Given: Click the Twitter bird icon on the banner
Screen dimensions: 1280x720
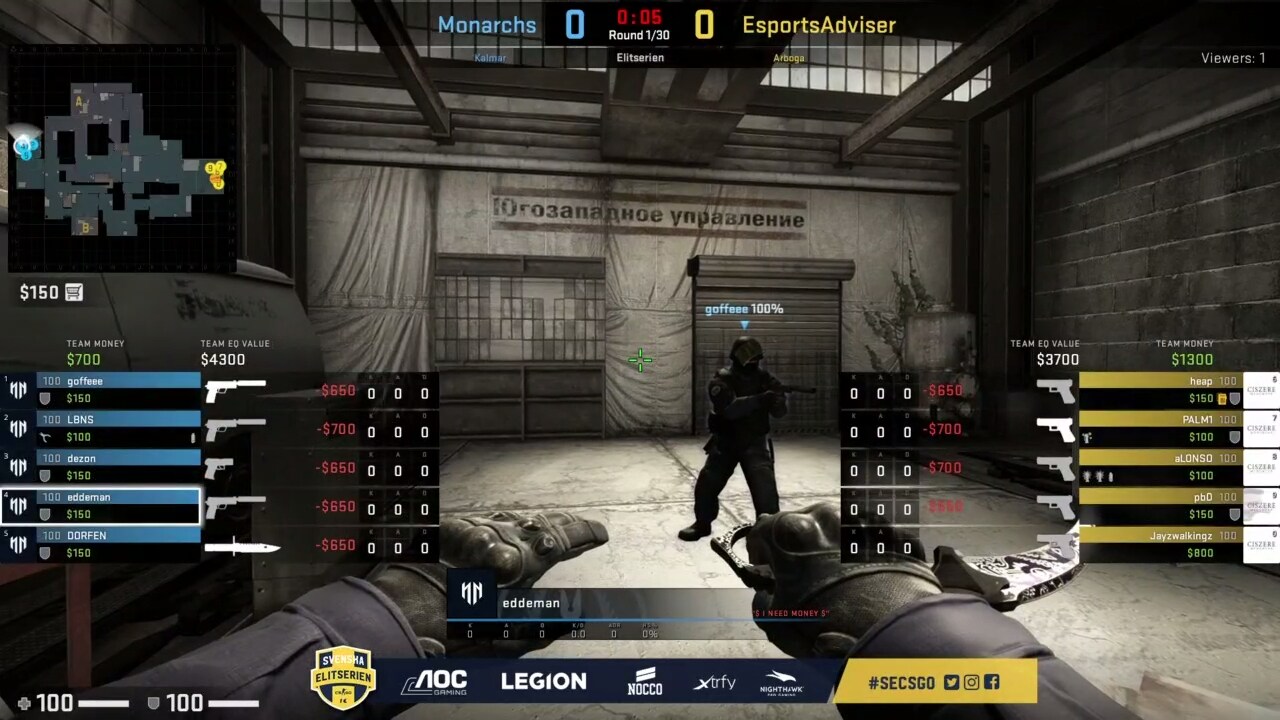Looking at the screenshot, I should [951, 682].
